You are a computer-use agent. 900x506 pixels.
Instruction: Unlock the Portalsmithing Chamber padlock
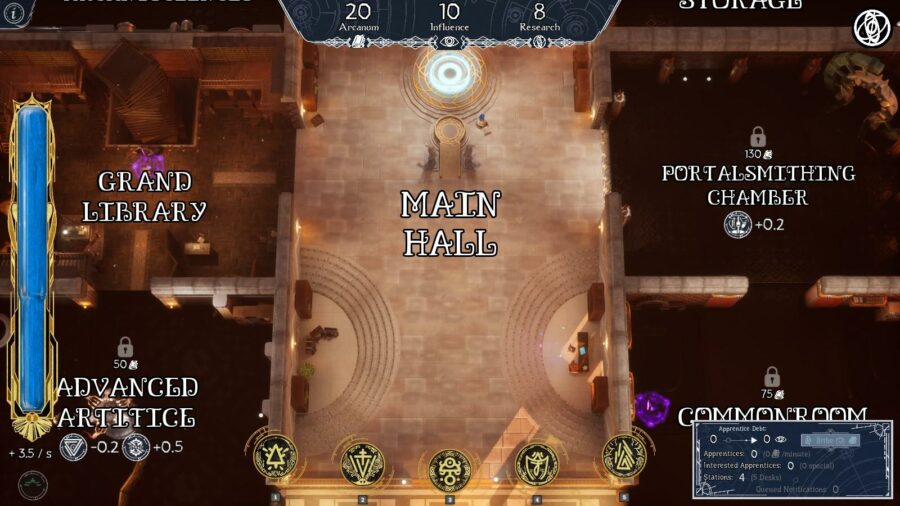click(758, 136)
